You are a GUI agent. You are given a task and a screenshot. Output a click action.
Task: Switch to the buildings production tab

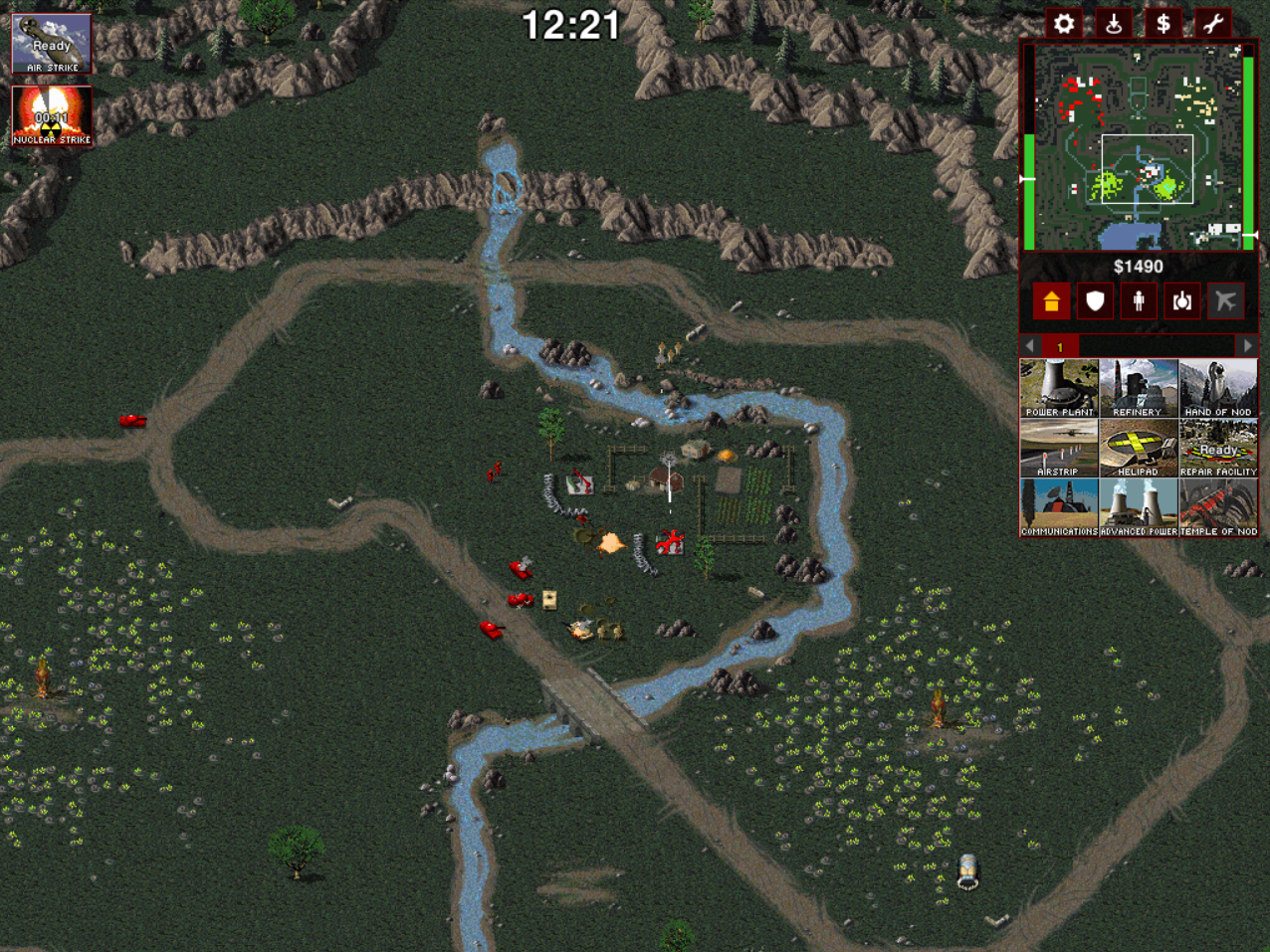pos(1051,301)
